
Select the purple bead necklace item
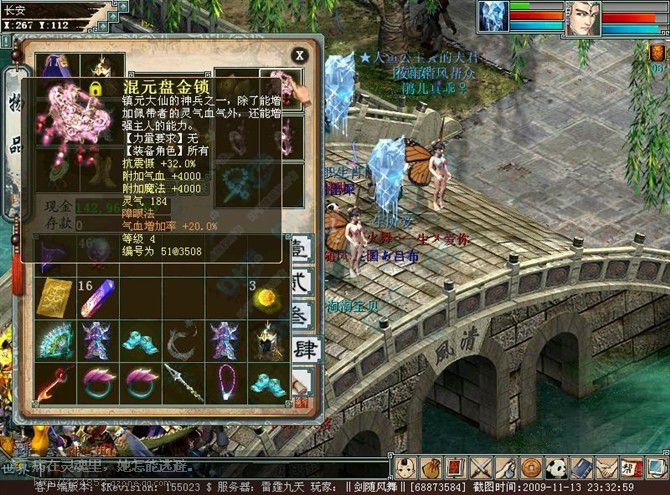tap(225, 382)
